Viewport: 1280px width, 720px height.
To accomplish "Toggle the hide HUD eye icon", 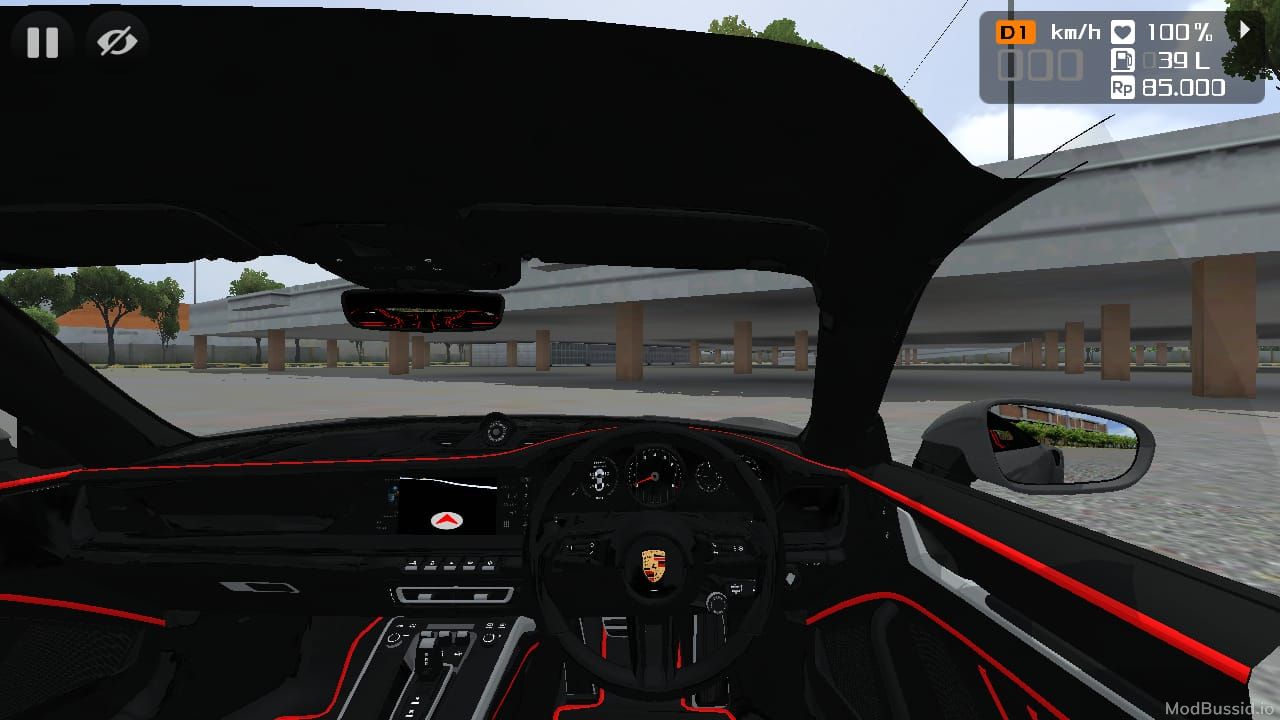I will click(117, 41).
